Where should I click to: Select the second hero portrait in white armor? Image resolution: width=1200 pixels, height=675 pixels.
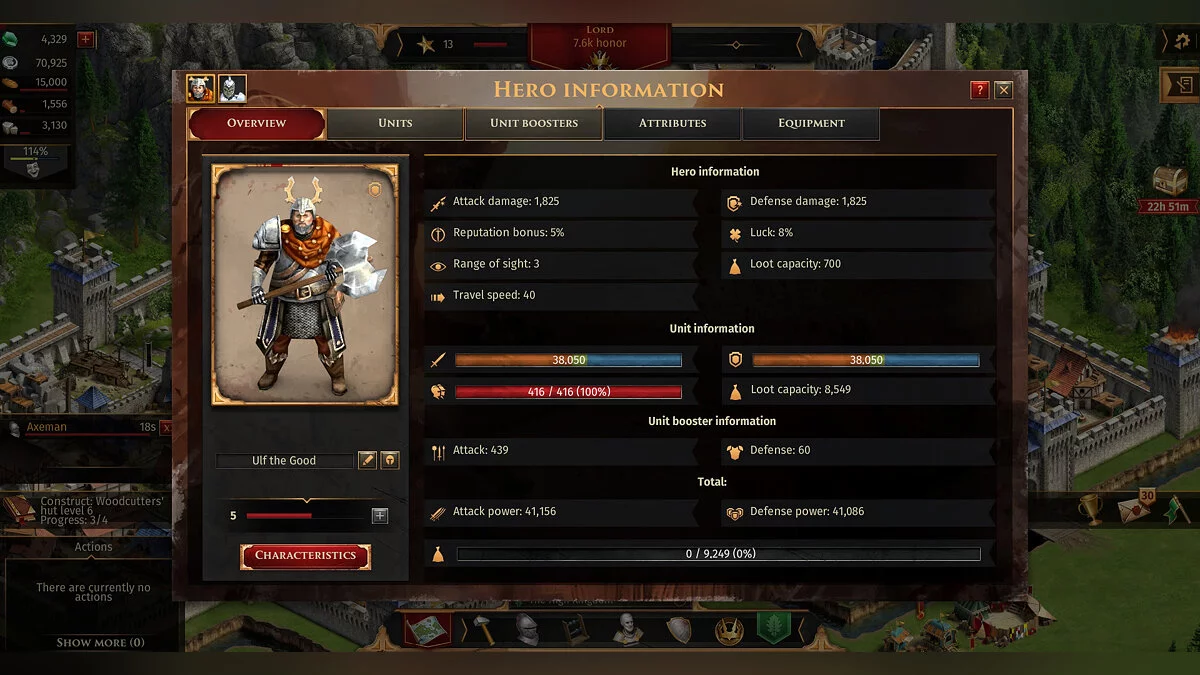pos(232,89)
